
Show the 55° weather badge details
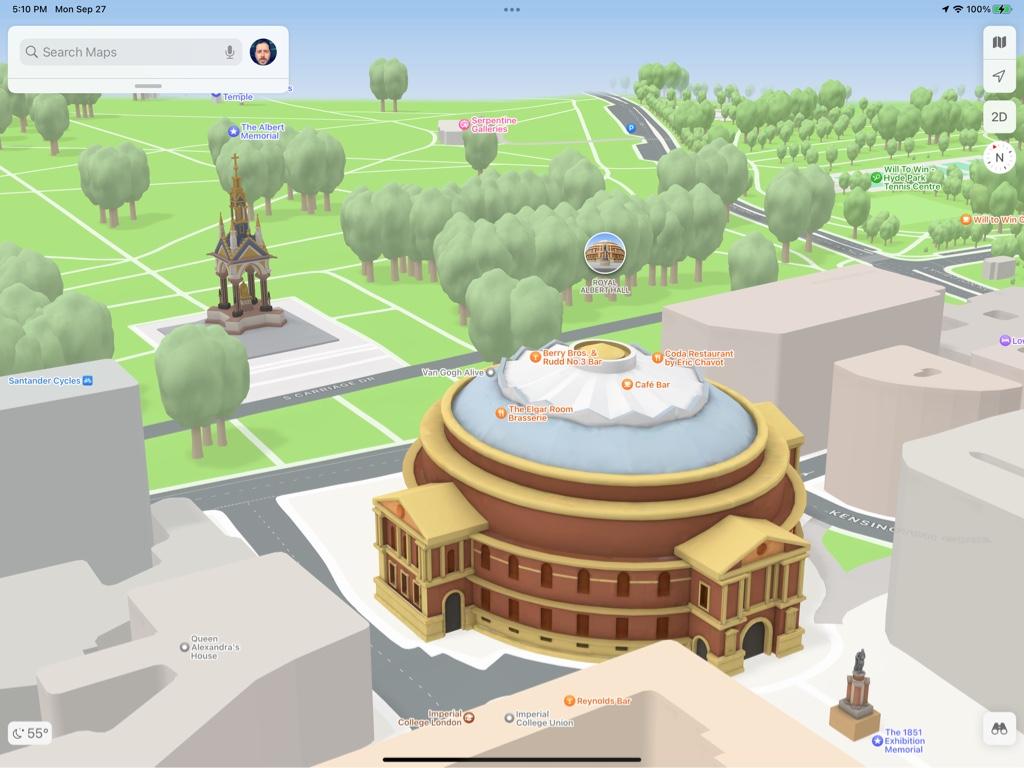click(x=30, y=733)
